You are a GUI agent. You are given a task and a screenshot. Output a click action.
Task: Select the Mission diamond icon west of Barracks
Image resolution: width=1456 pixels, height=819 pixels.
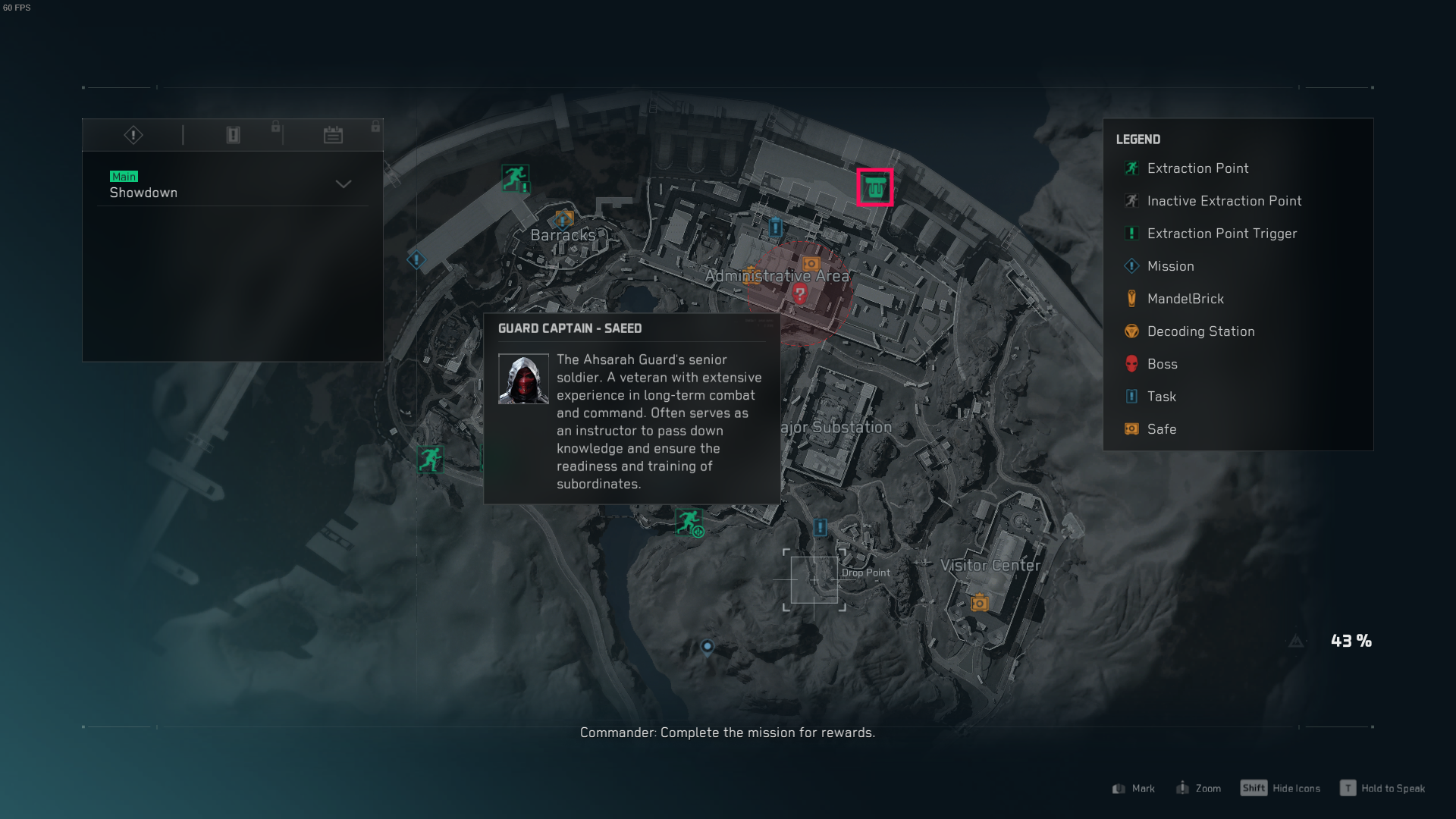416,260
